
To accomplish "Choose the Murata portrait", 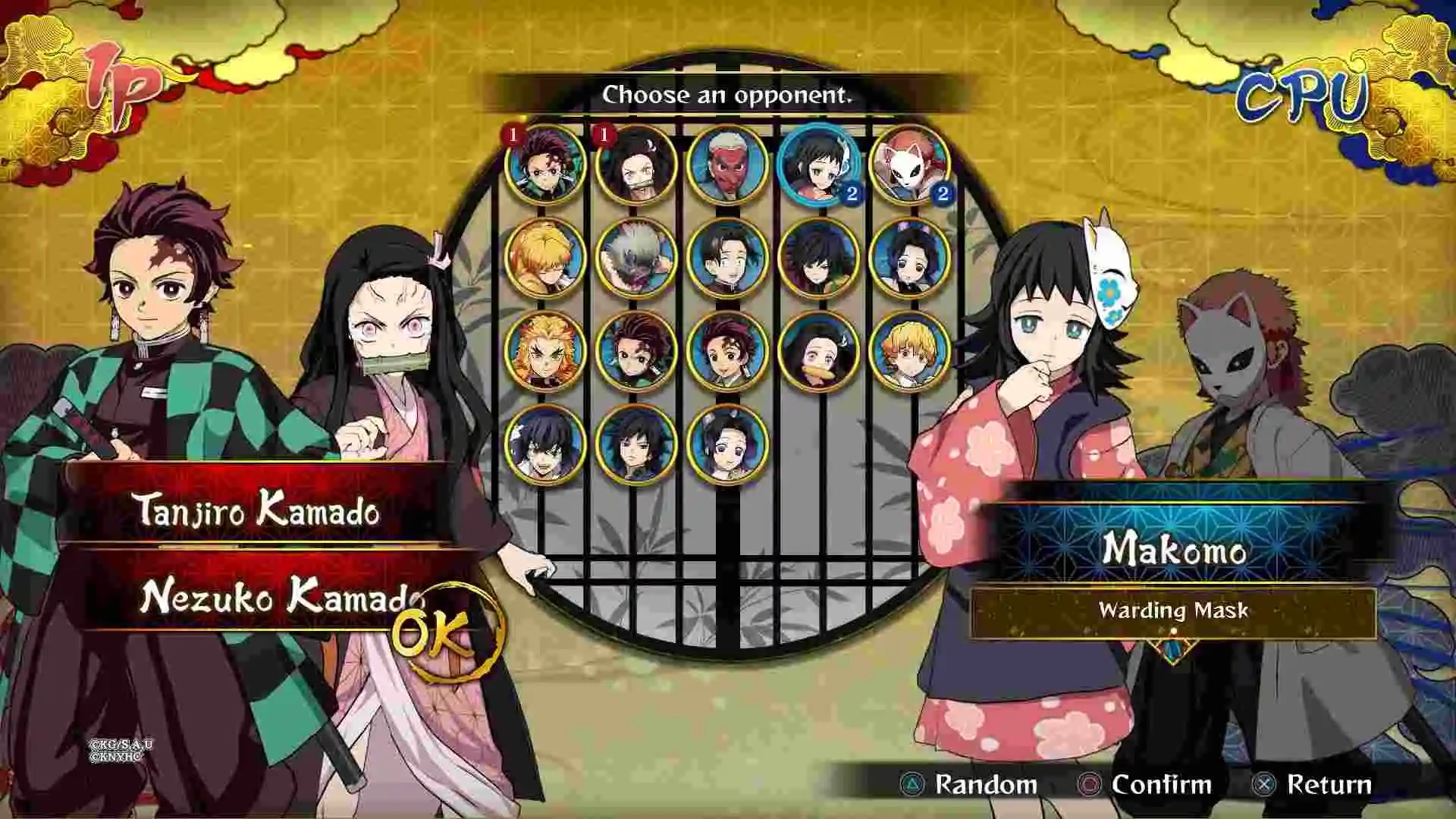I will click(x=727, y=258).
